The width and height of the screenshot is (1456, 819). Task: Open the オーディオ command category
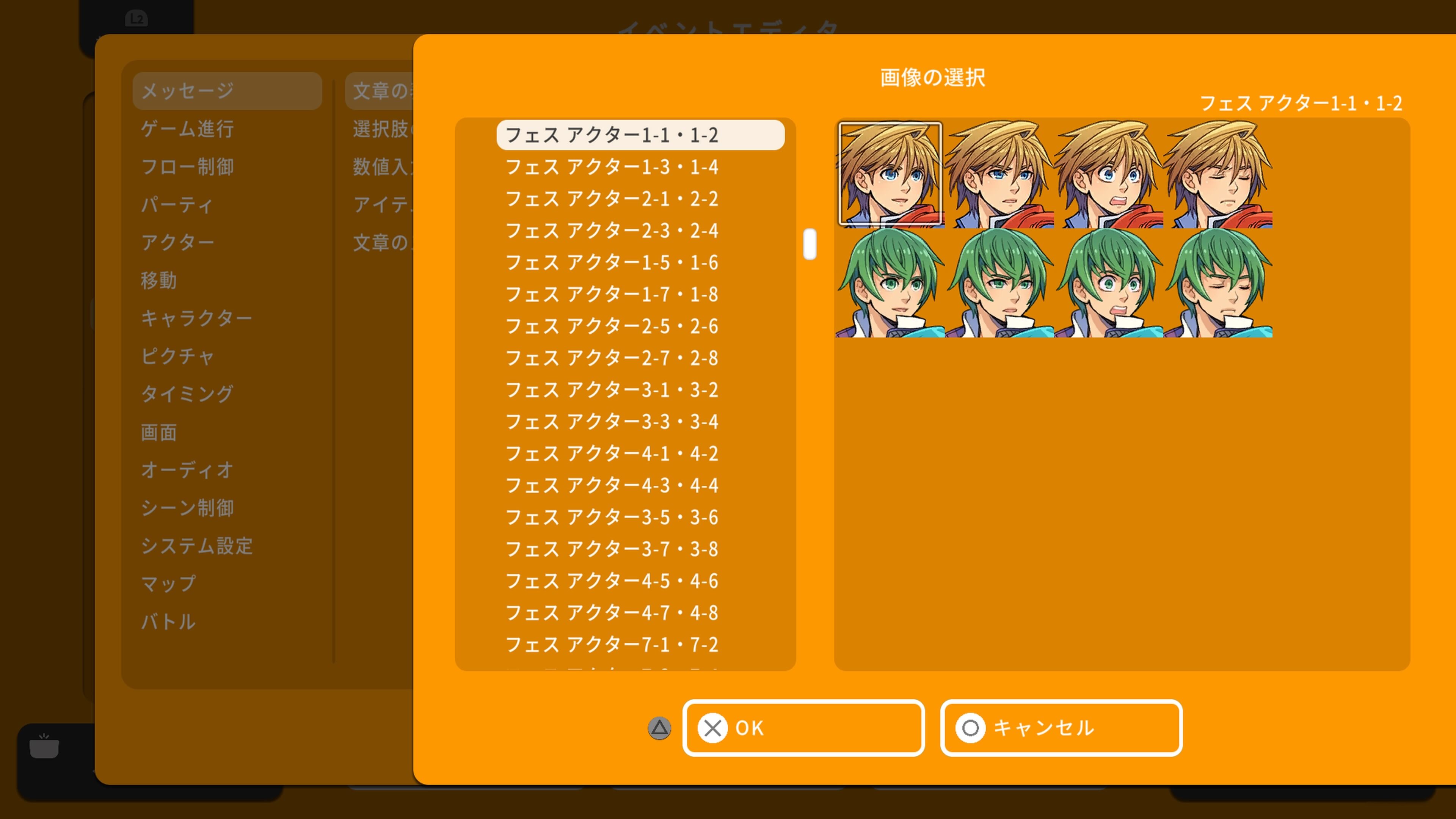click(187, 470)
